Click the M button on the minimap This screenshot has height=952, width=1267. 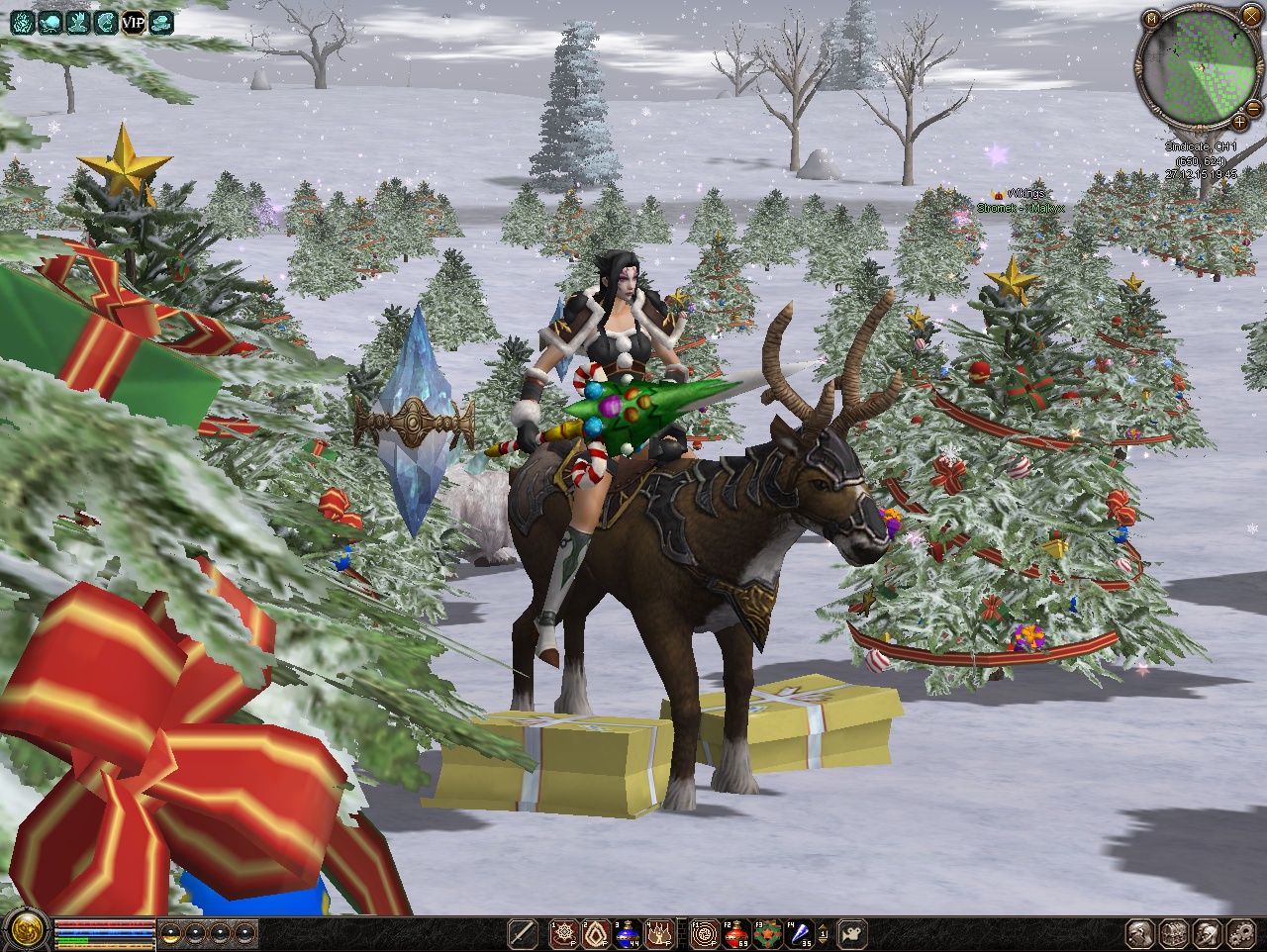click(1151, 19)
